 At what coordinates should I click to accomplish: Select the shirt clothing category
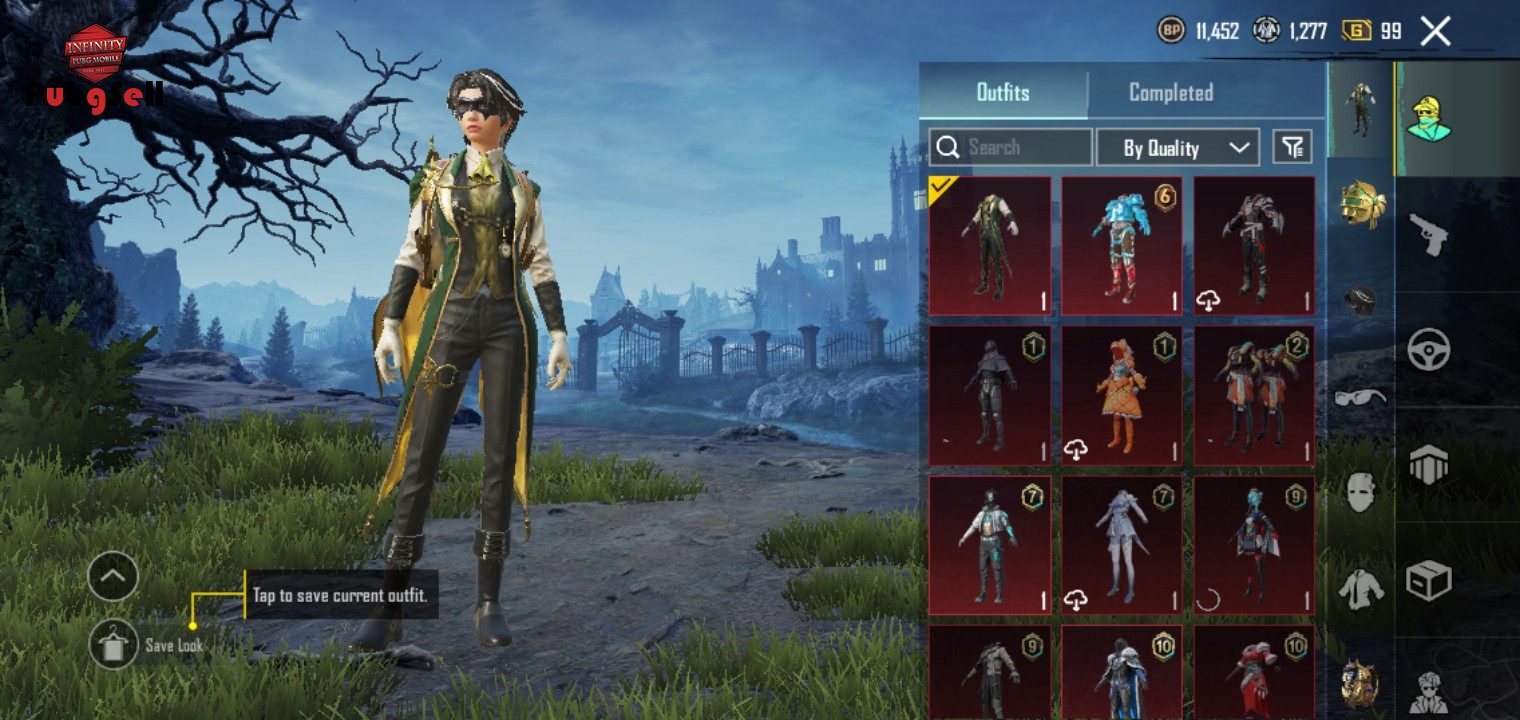click(x=1360, y=588)
